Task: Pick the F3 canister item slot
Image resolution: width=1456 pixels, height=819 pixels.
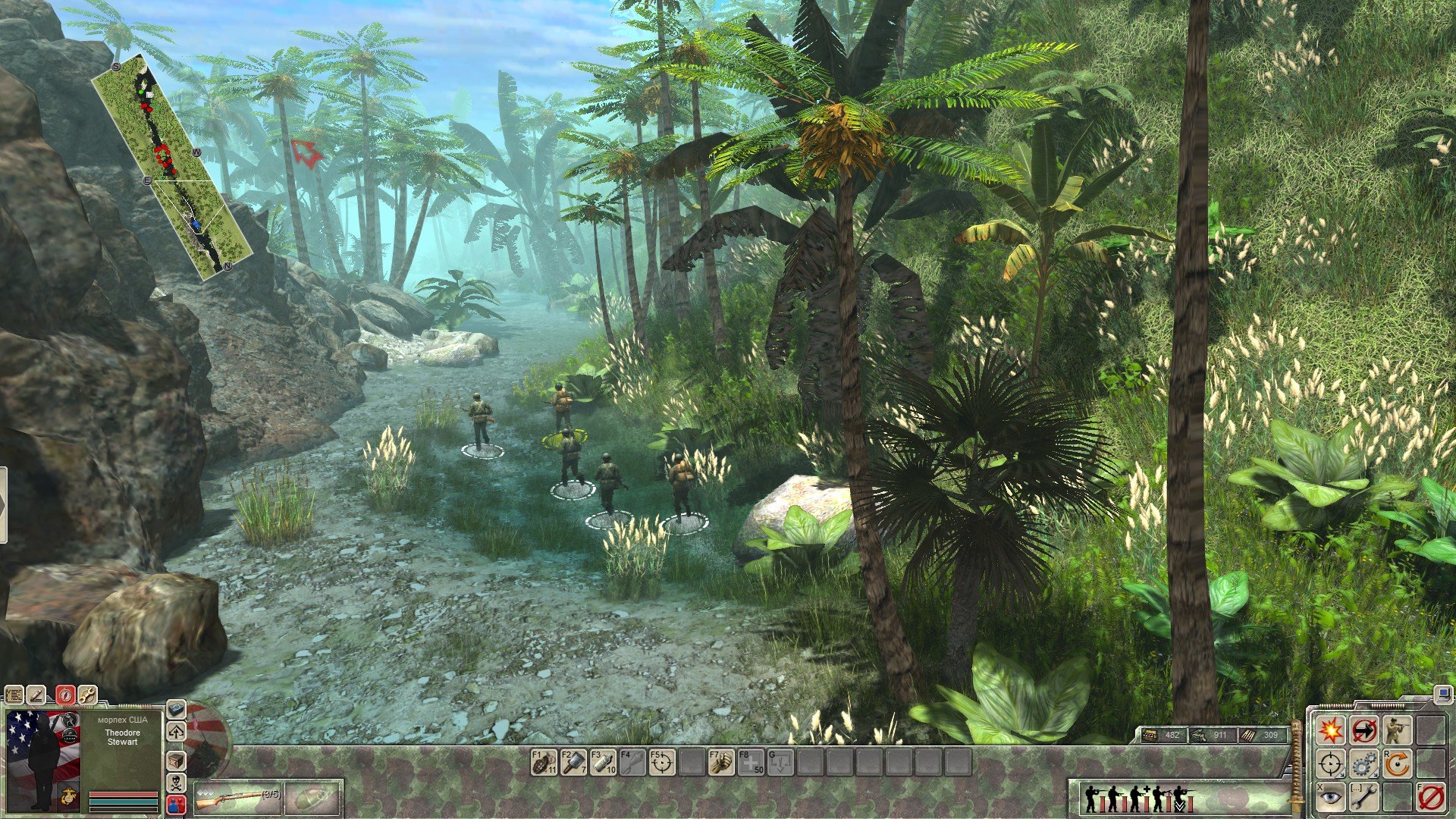Action: (x=603, y=762)
